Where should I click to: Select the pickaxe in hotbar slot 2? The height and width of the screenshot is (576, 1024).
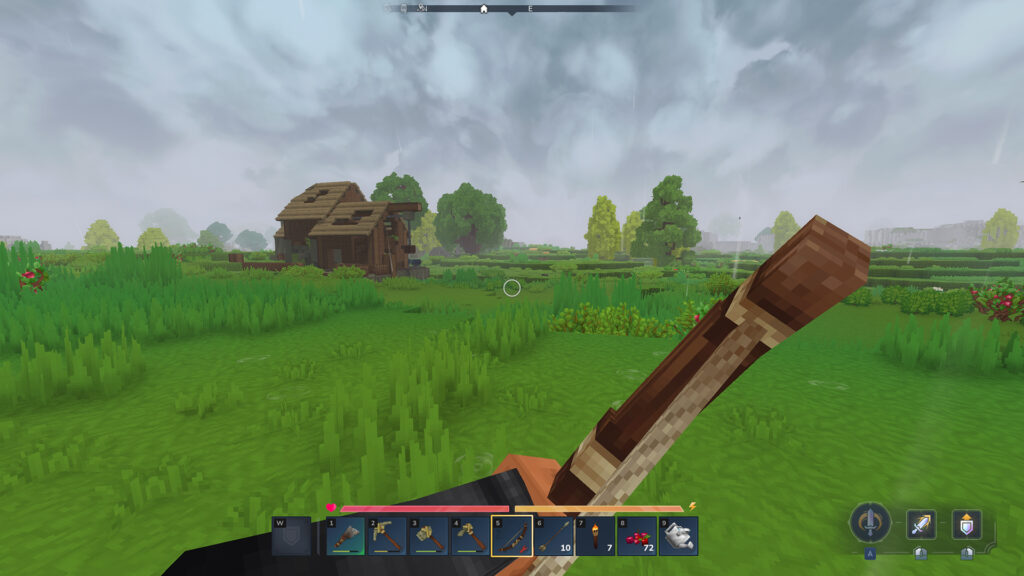(x=388, y=536)
